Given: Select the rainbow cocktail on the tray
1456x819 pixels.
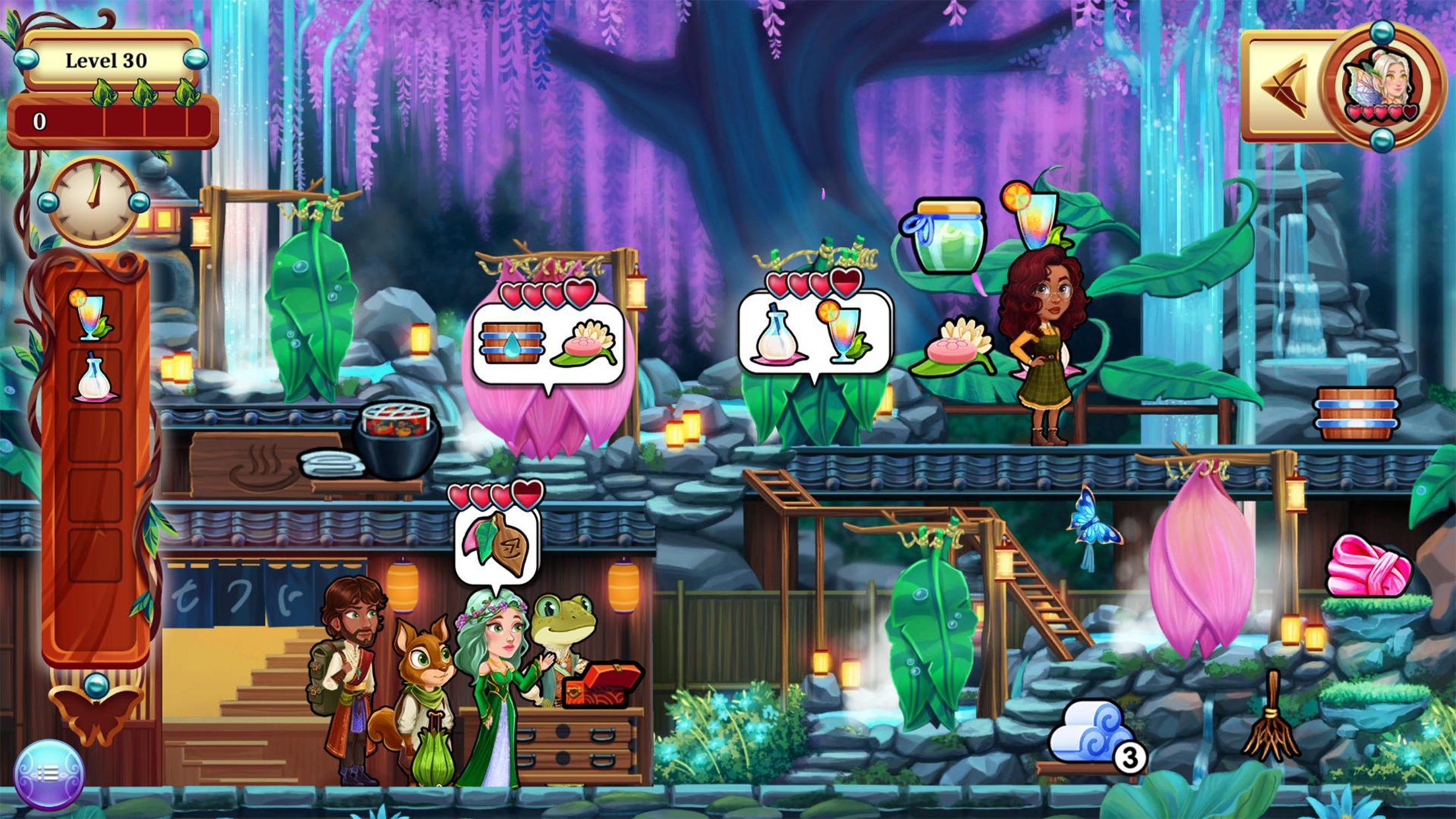Looking at the screenshot, I should (x=93, y=316).
